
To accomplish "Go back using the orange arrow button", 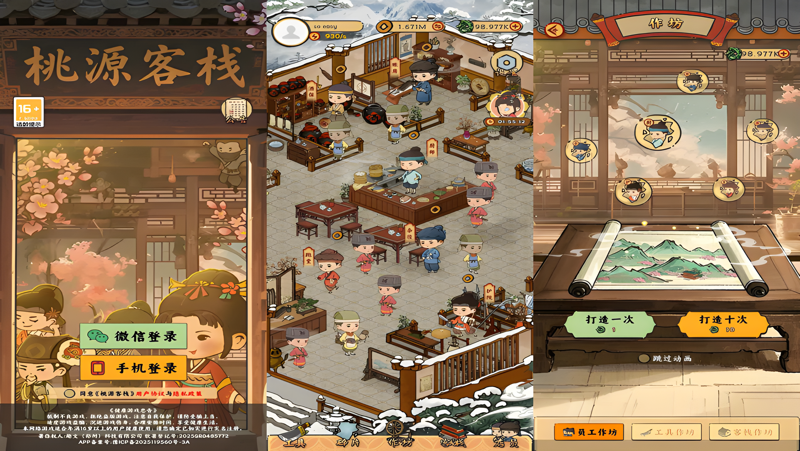I will [554, 29].
